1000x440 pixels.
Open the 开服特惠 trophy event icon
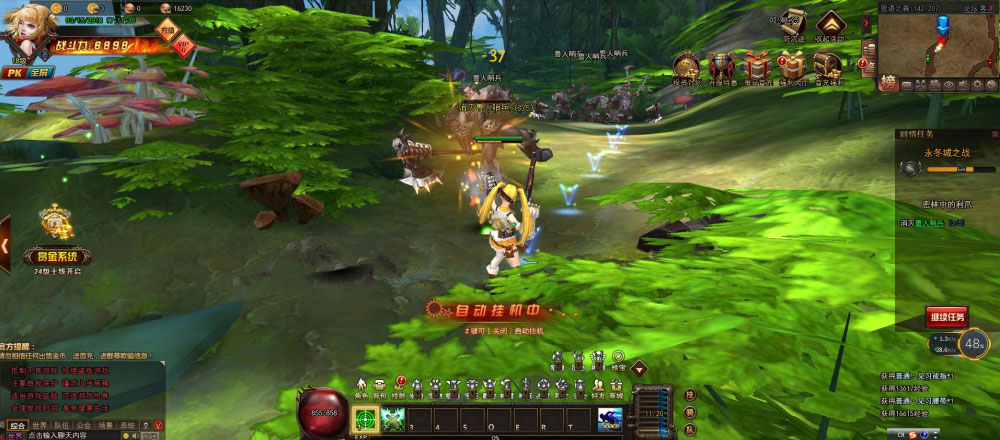721,65
